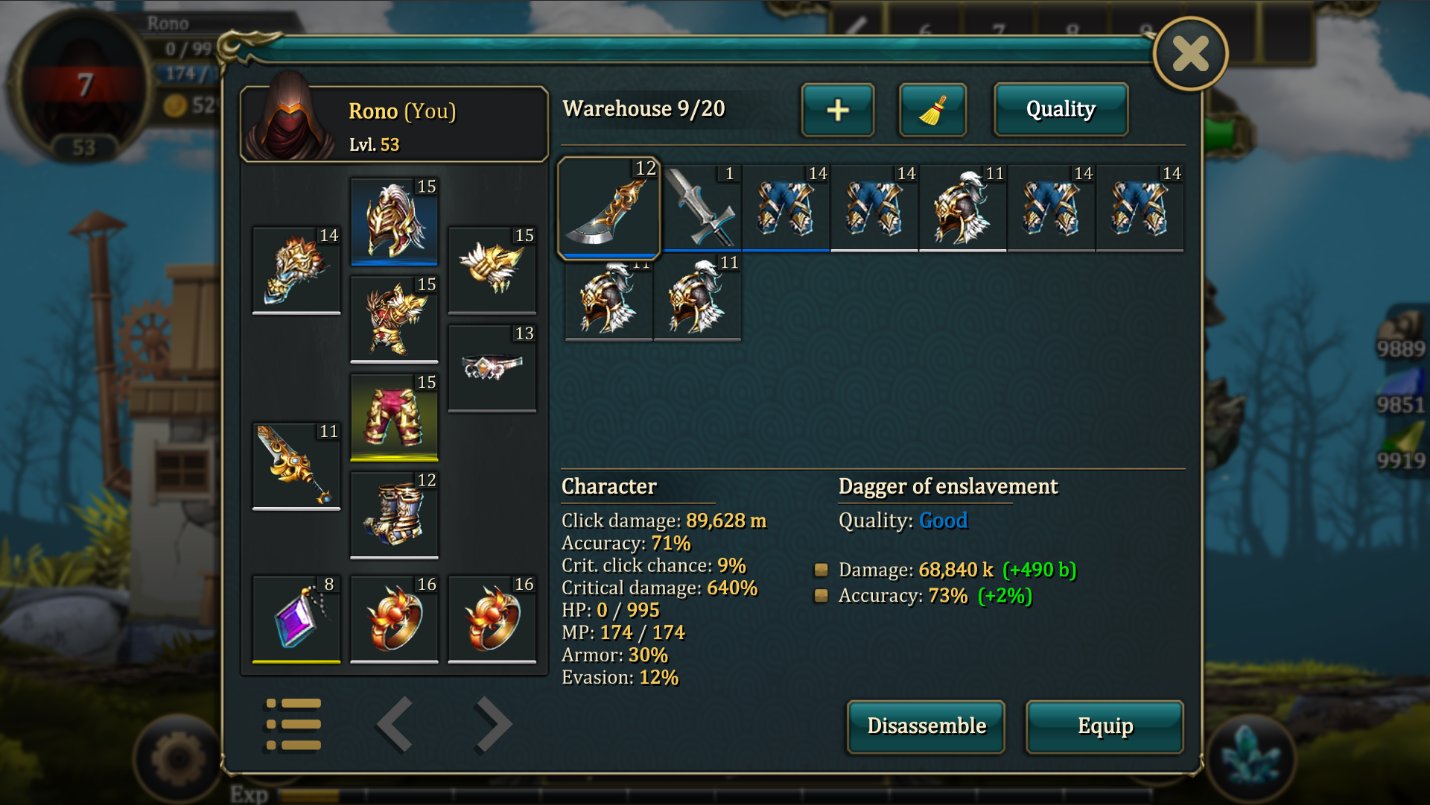This screenshot has width=1430, height=805.
Task: Equip the Dagger of enslavement
Action: [x=1104, y=726]
